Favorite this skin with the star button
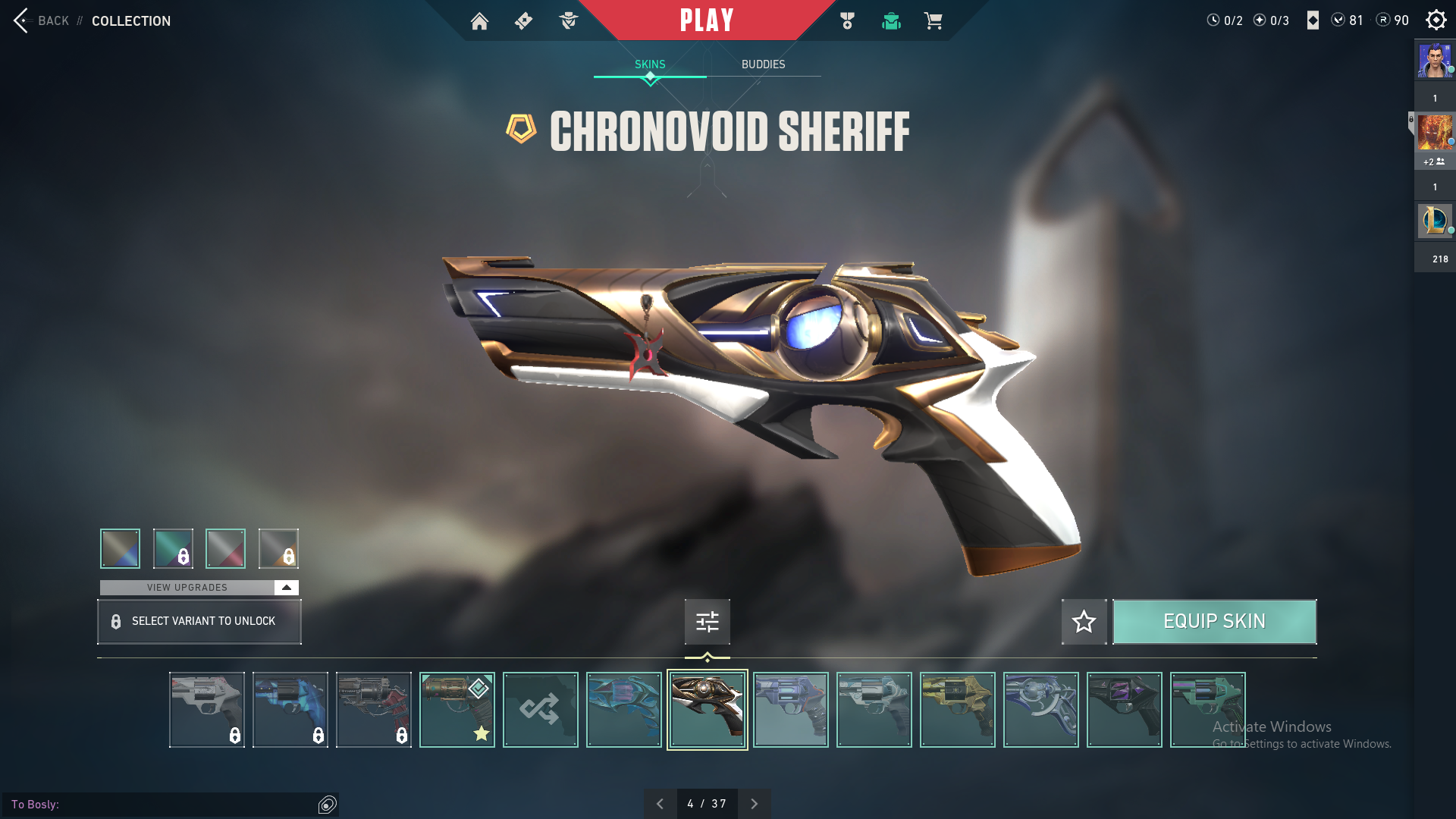Screen dimensions: 1456x819 click(x=1084, y=622)
